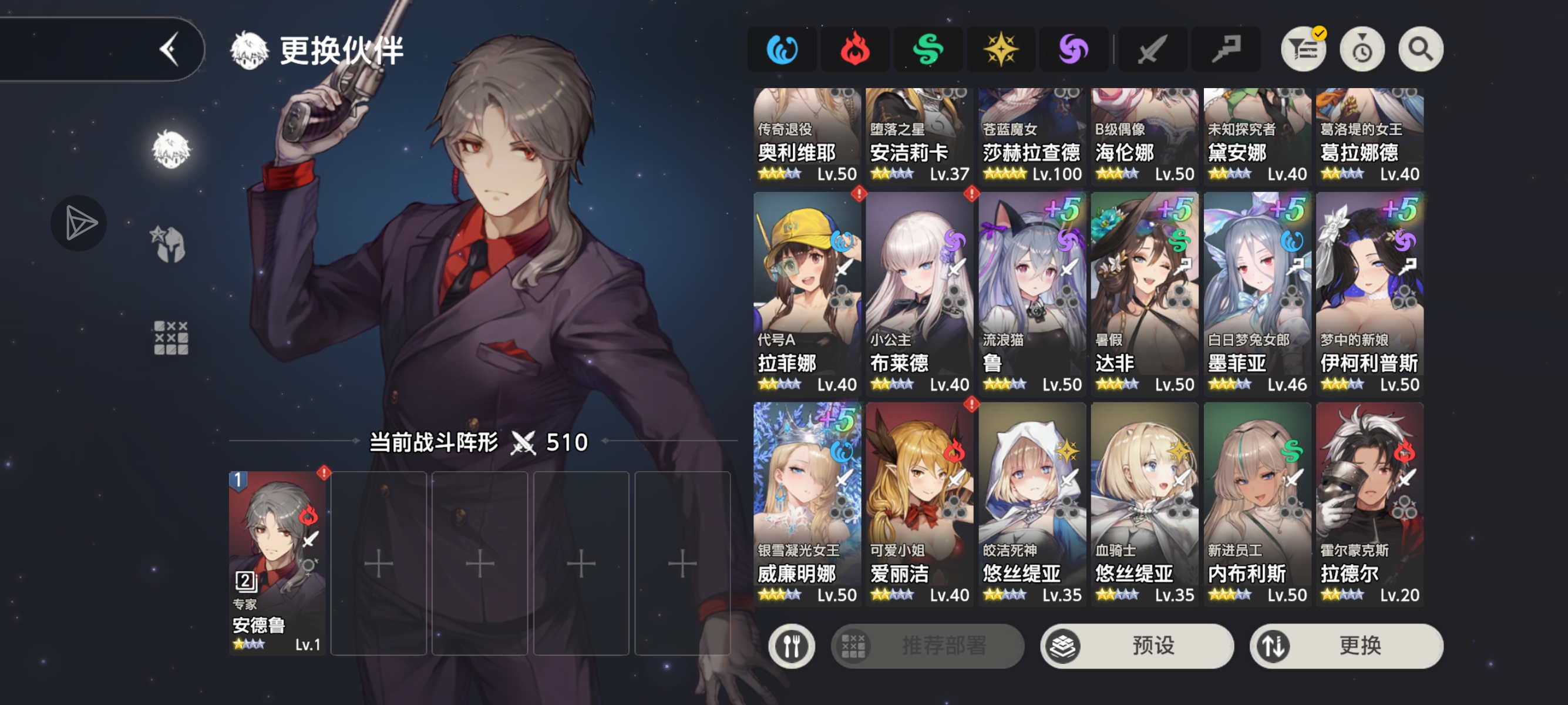Open the magnifying glass search
This screenshot has height=705, width=1568.
tap(1420, 49)
